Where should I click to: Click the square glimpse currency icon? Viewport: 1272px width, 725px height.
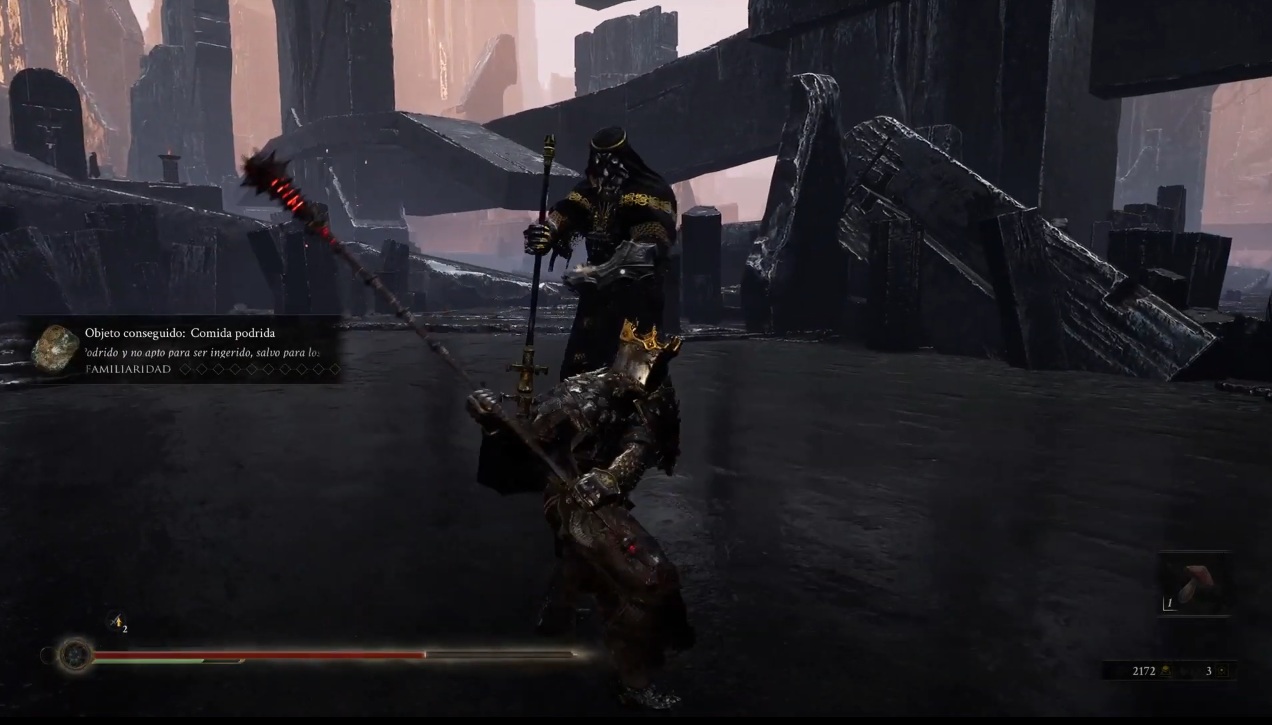(1222, 671)
